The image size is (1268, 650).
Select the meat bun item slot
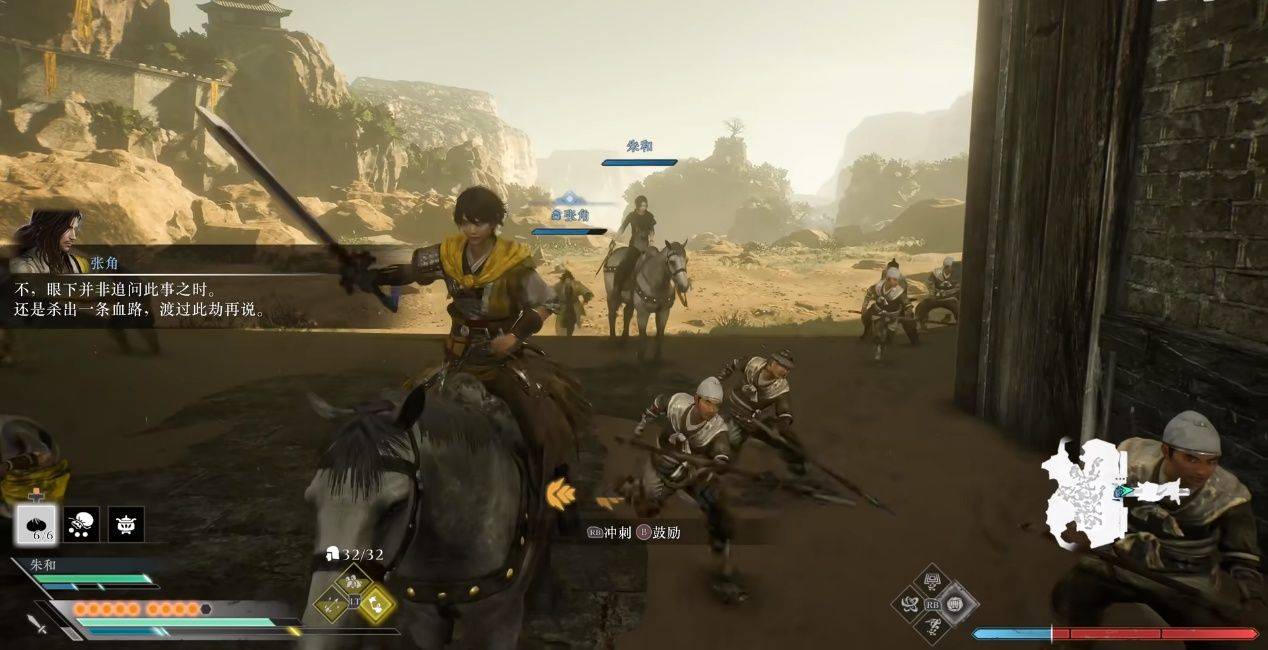coord(37,523)
